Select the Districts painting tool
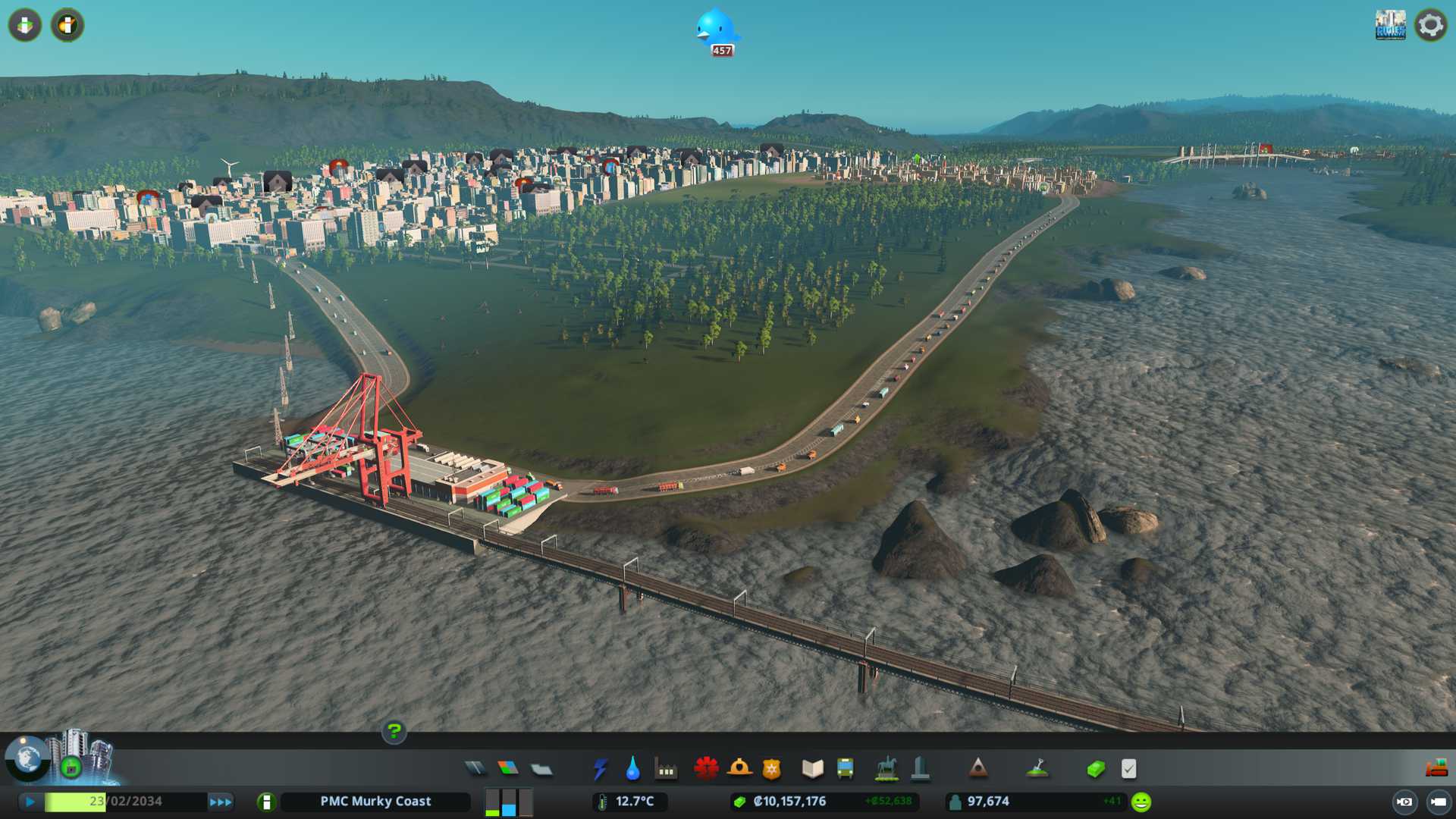This screenshot has height=819, width=1456. pos(541,769)
